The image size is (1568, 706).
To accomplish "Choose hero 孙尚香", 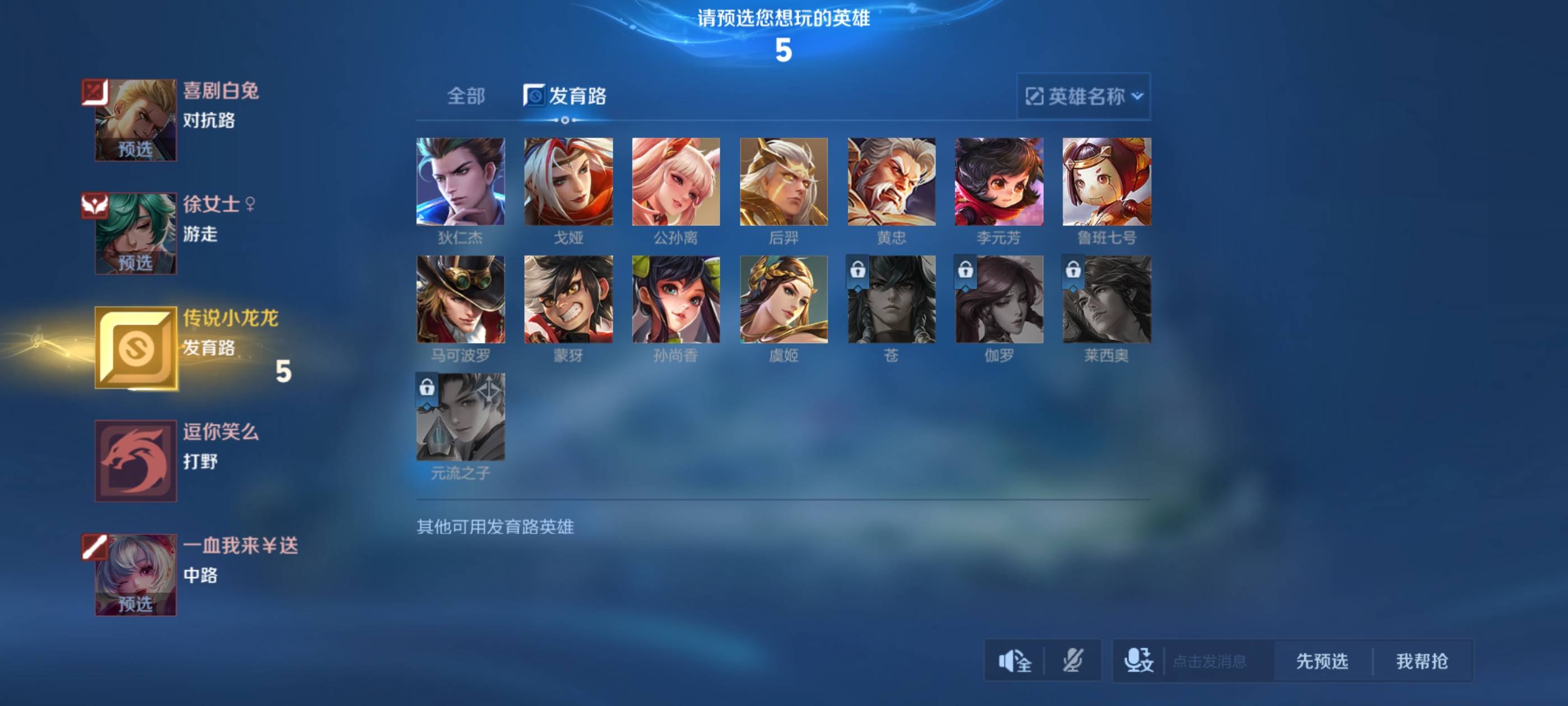I will coord(676,299).
